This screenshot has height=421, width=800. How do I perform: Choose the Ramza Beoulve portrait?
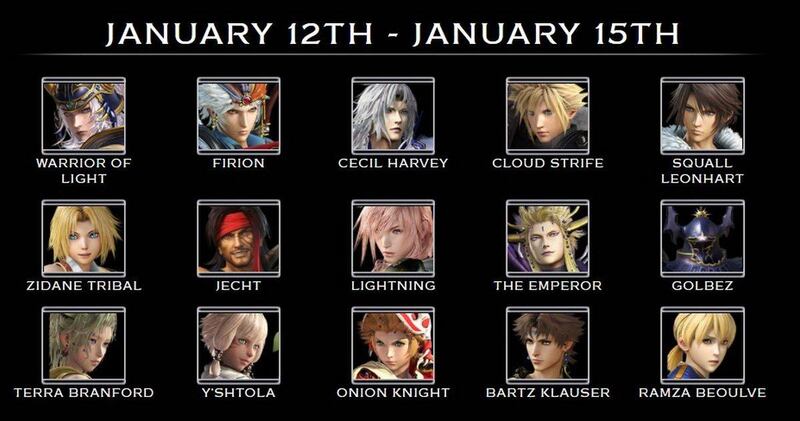click(702, 346)
